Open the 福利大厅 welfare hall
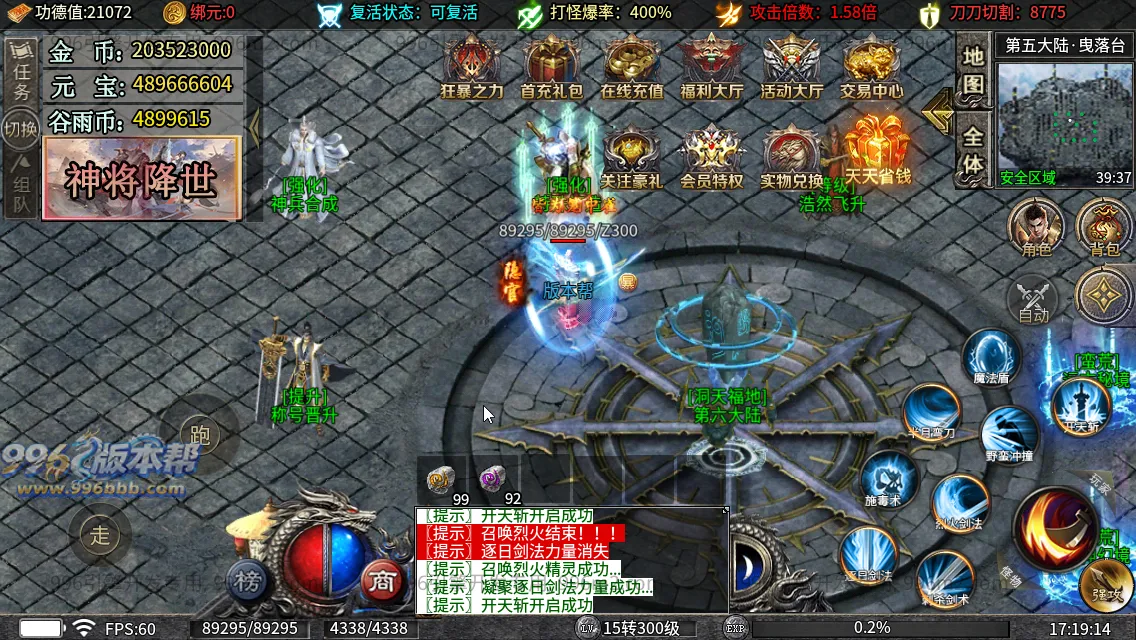The width and height of the screenshot is (1136, 640). (x=711, y=64)
